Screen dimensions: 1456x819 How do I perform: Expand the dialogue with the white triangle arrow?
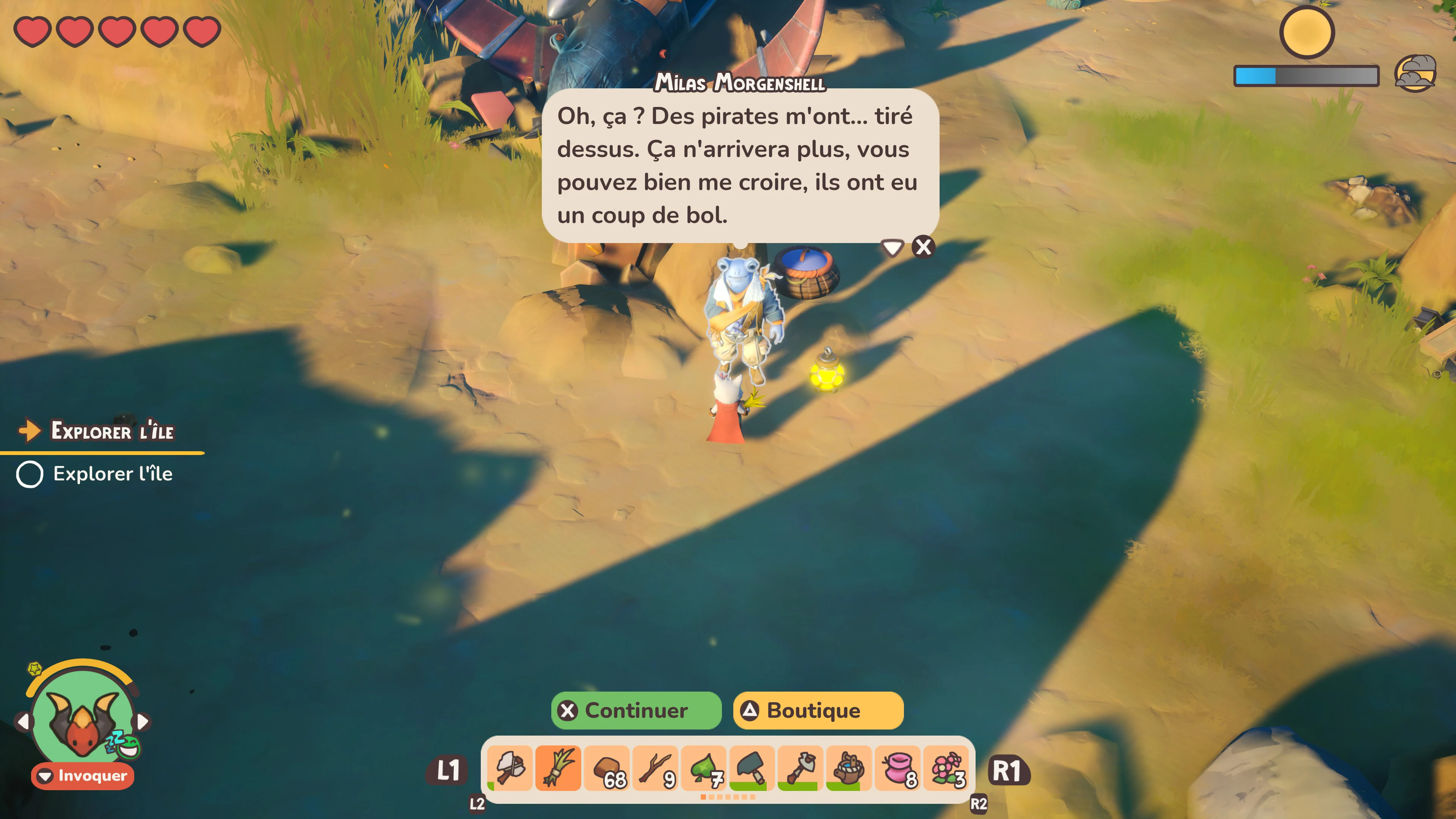(892, 248)
